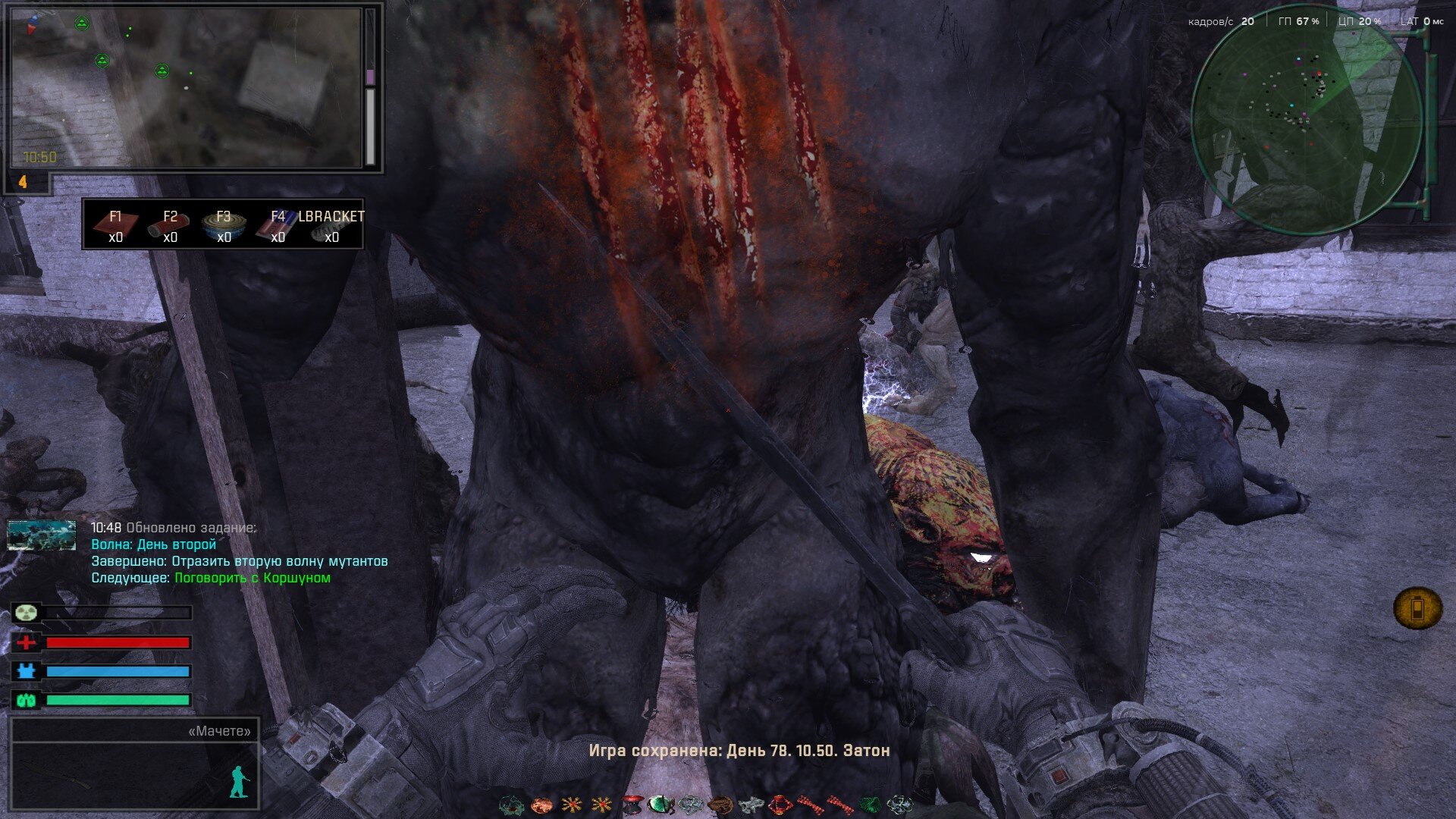The image size is (1456, 819).
Task: Select the dark green crystal artifact
Action: pyautogui.click(x=871, y=805)
